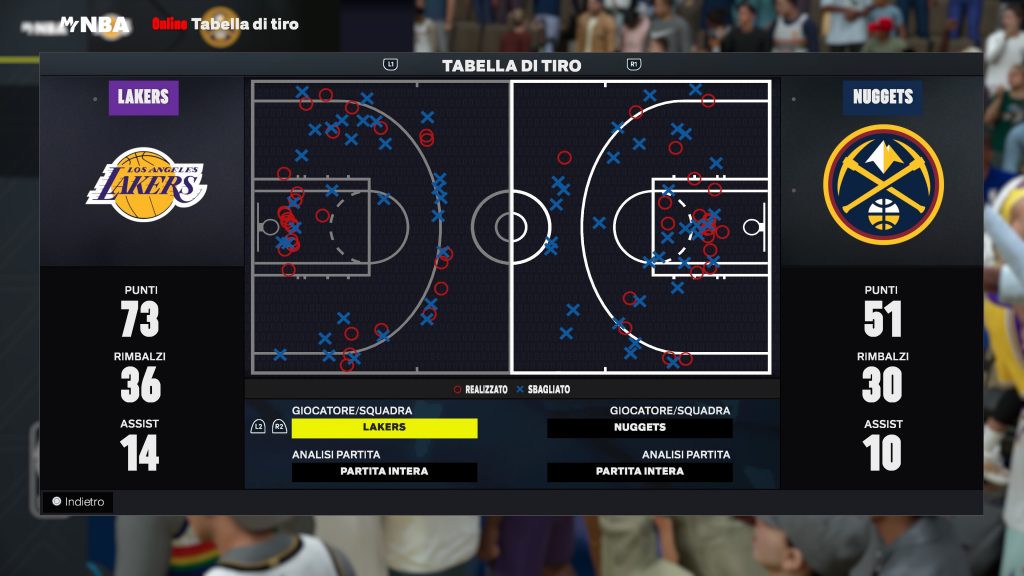
Task: Select the Denver Nuggets logo
Action: tap(882, 183)
